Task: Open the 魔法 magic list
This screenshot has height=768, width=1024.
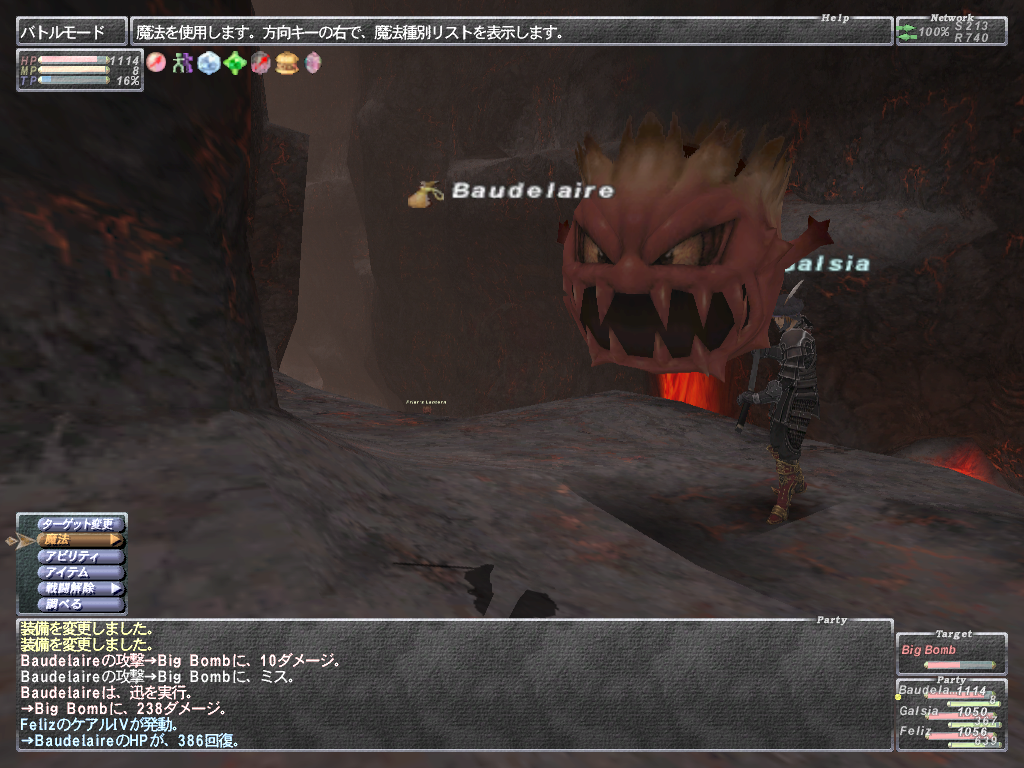Action: tap(80, 540)
